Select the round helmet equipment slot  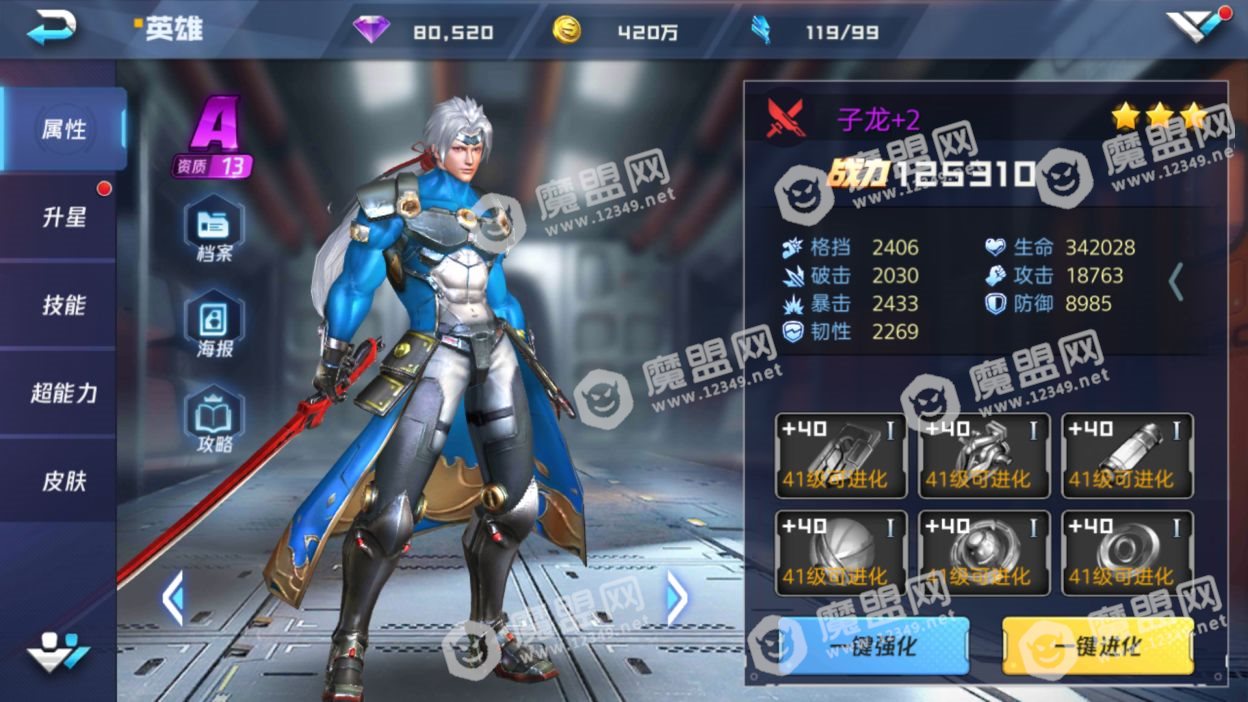841,553
